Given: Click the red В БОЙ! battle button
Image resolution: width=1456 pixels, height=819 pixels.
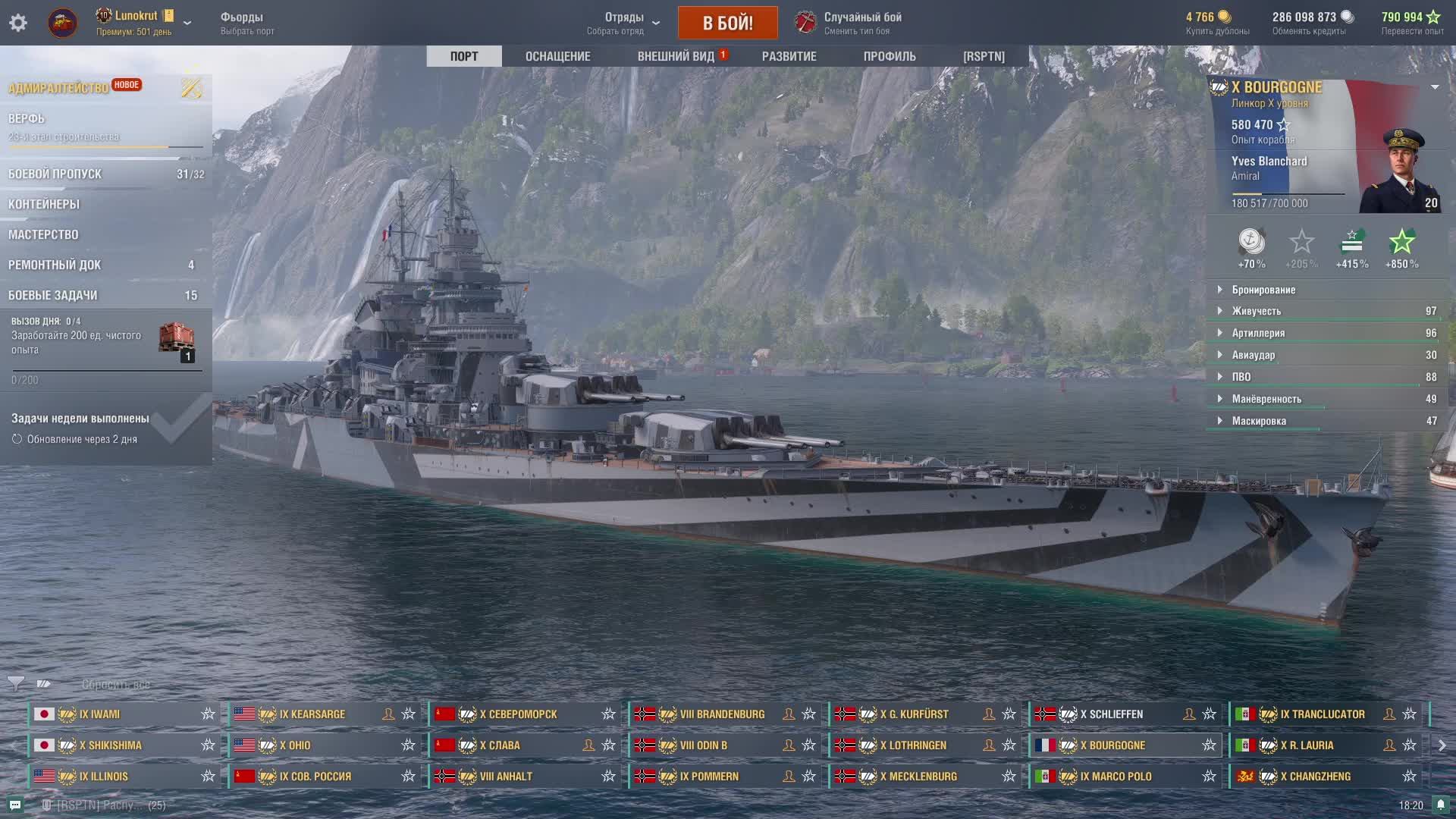Looking at the screenshot, I should click(727, 23).
